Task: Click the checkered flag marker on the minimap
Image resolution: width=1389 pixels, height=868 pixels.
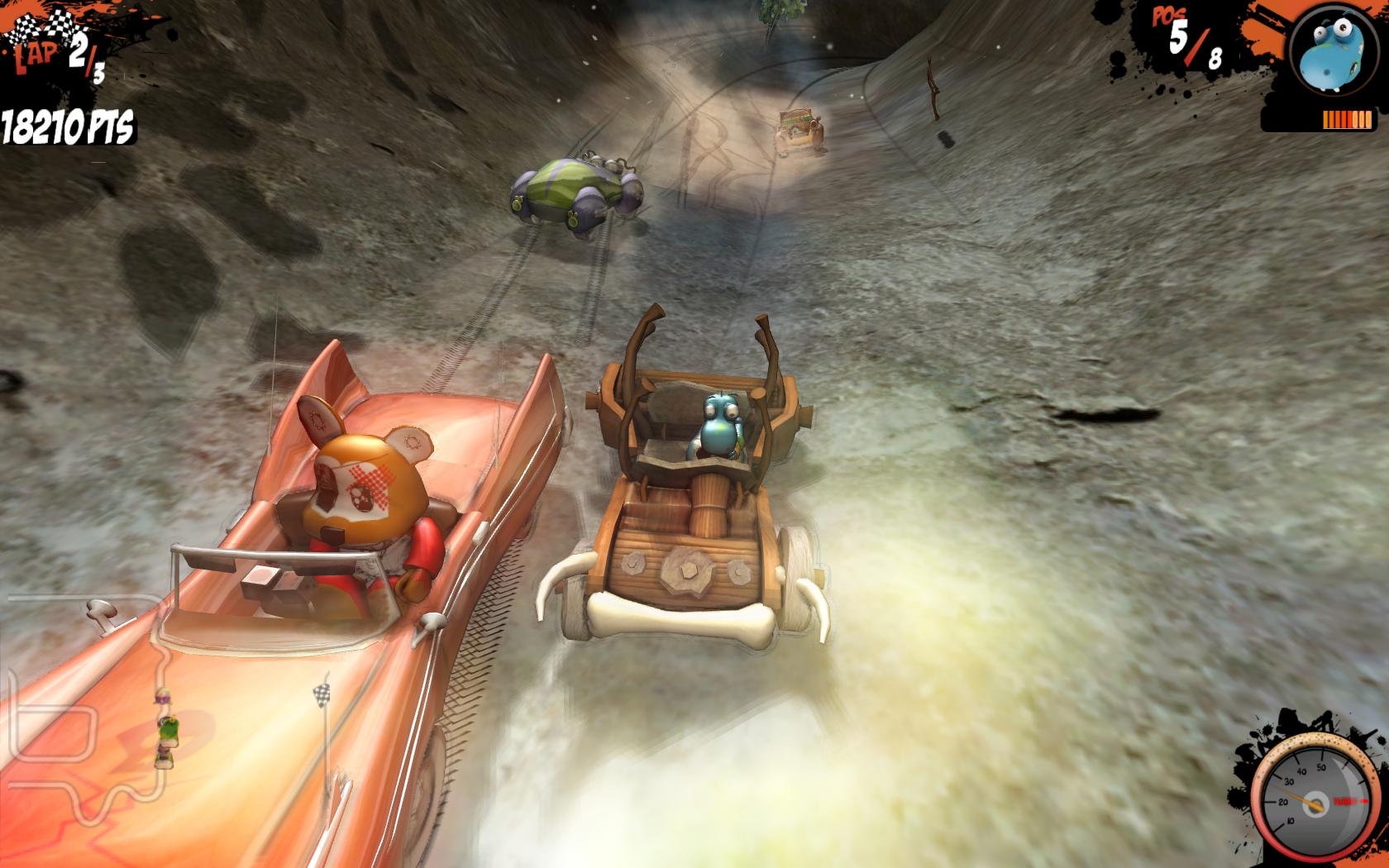Action: 322,694
